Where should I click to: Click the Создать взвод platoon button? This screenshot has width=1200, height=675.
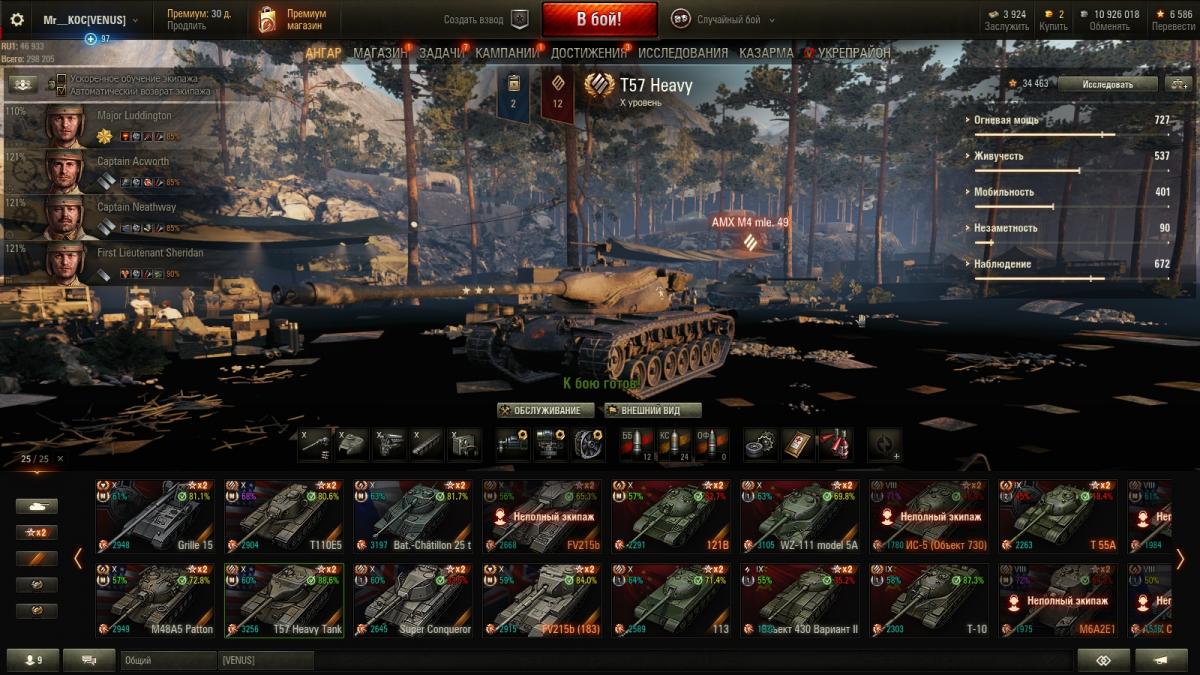click(x=486, y=19)
